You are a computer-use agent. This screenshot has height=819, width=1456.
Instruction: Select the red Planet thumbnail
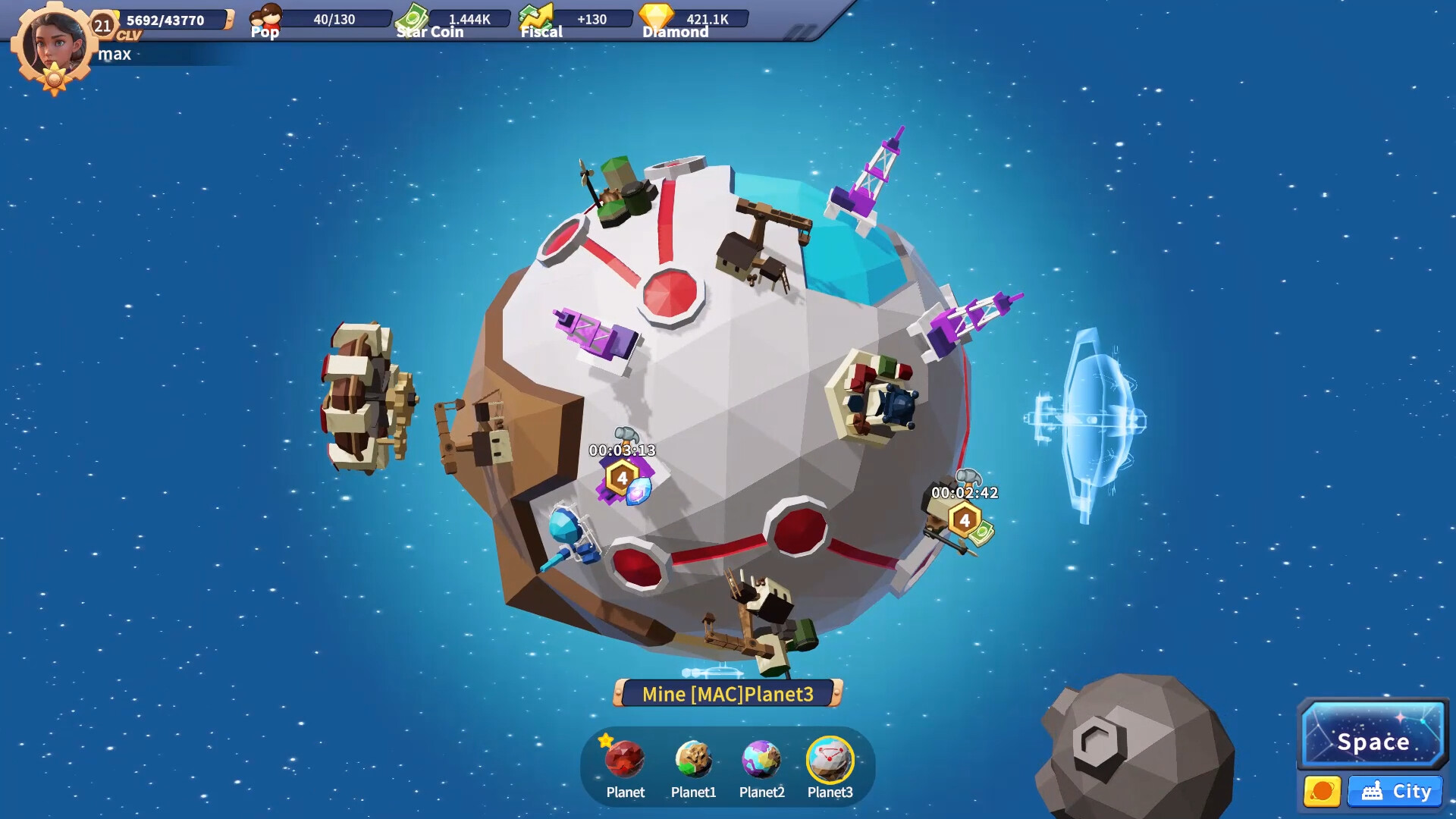625,761
